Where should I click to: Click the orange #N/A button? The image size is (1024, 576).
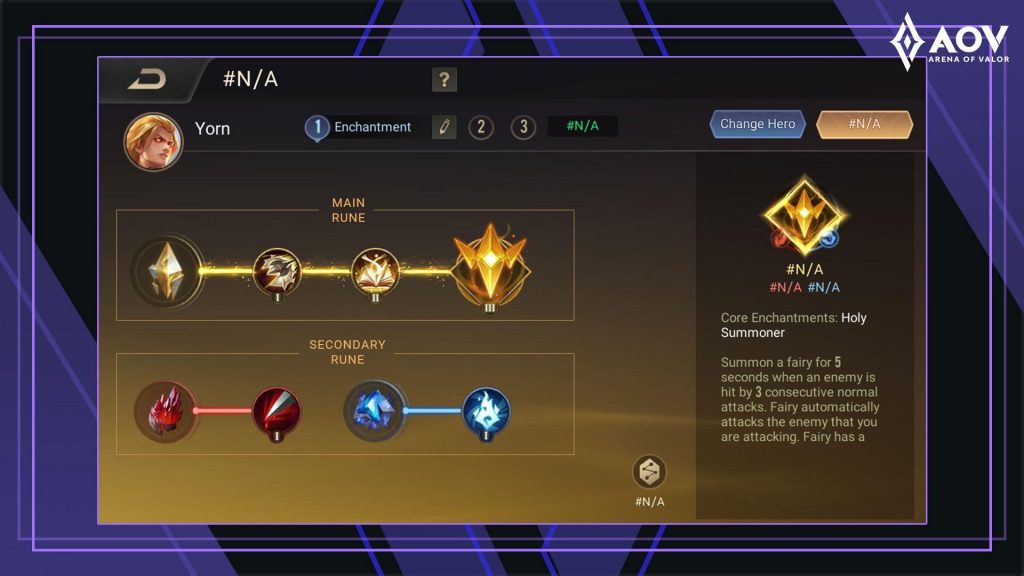coord(864,124)
